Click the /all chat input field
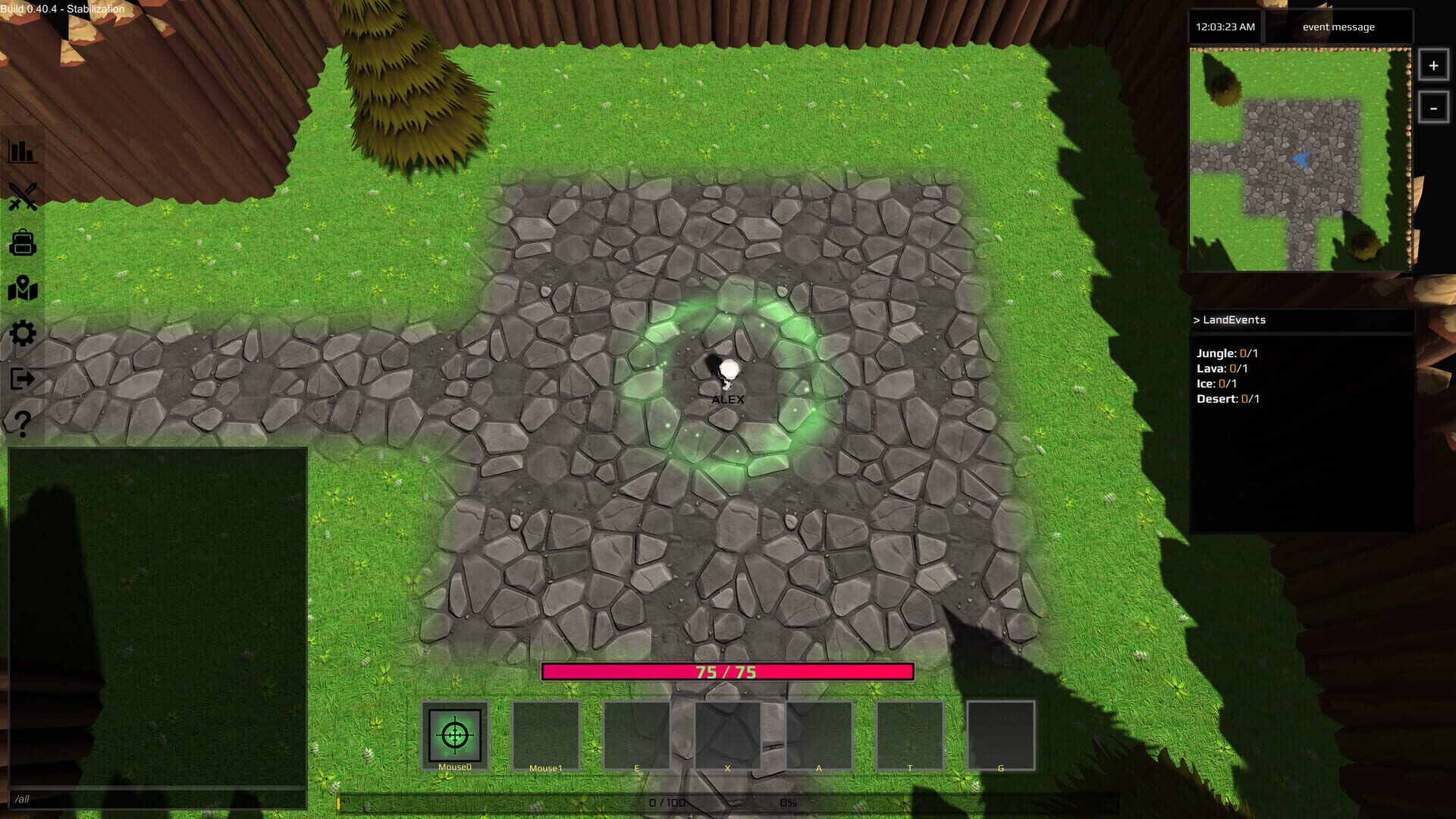The width and height of the screenshot is (1456, 819). click(152, 798)
